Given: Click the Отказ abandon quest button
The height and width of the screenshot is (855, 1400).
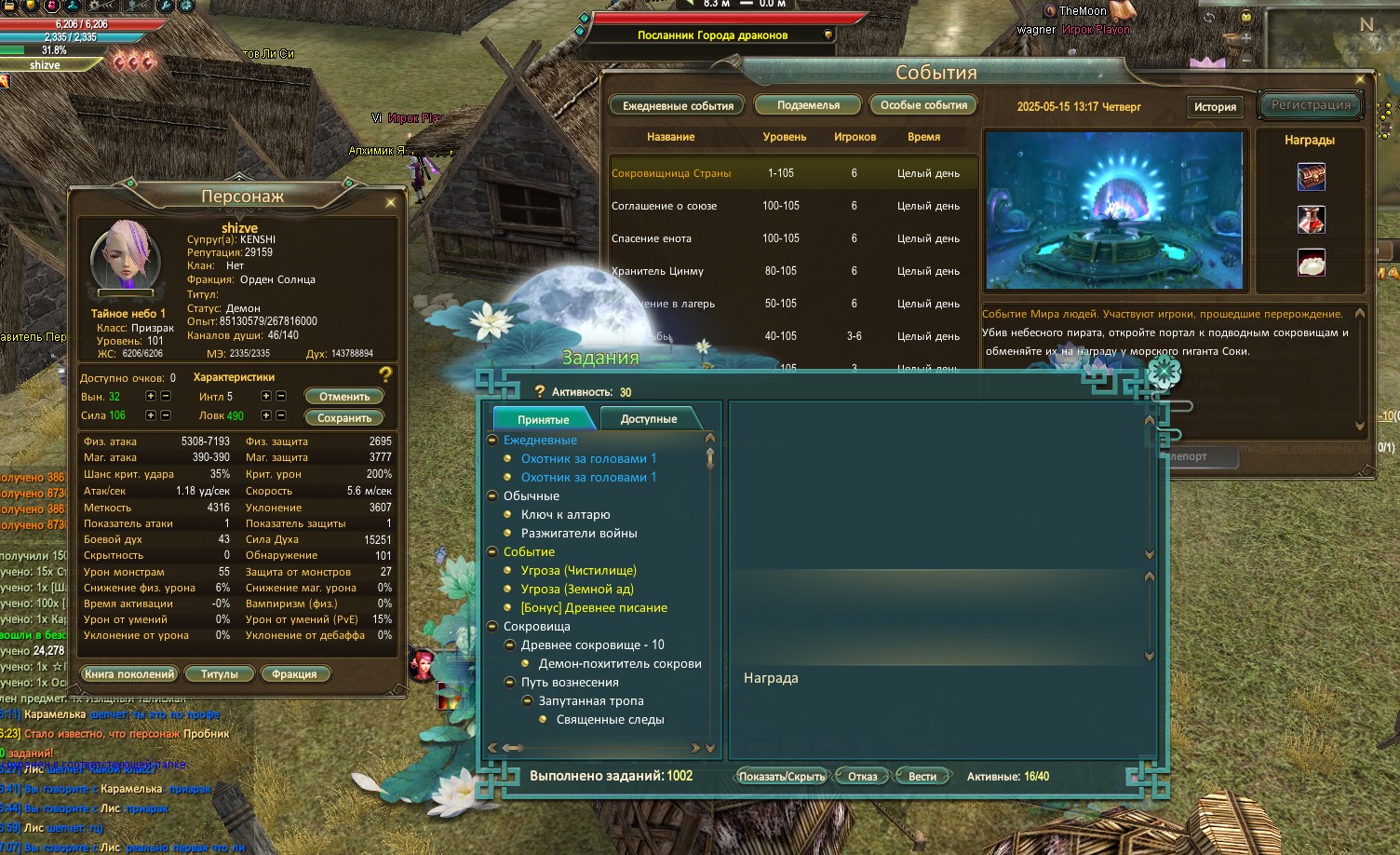Looking at the screenshot, I should (x=862, y=777).
